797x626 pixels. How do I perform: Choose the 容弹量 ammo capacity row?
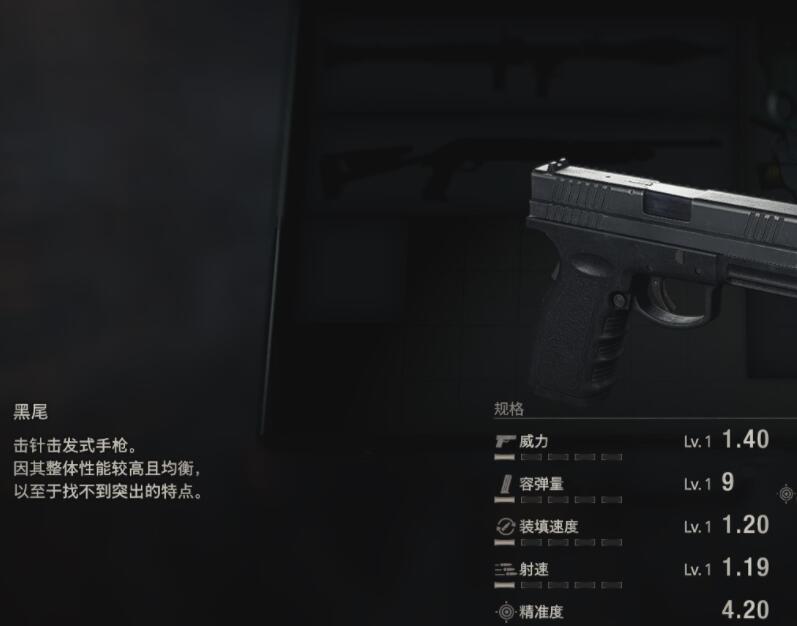coord(632,485)
